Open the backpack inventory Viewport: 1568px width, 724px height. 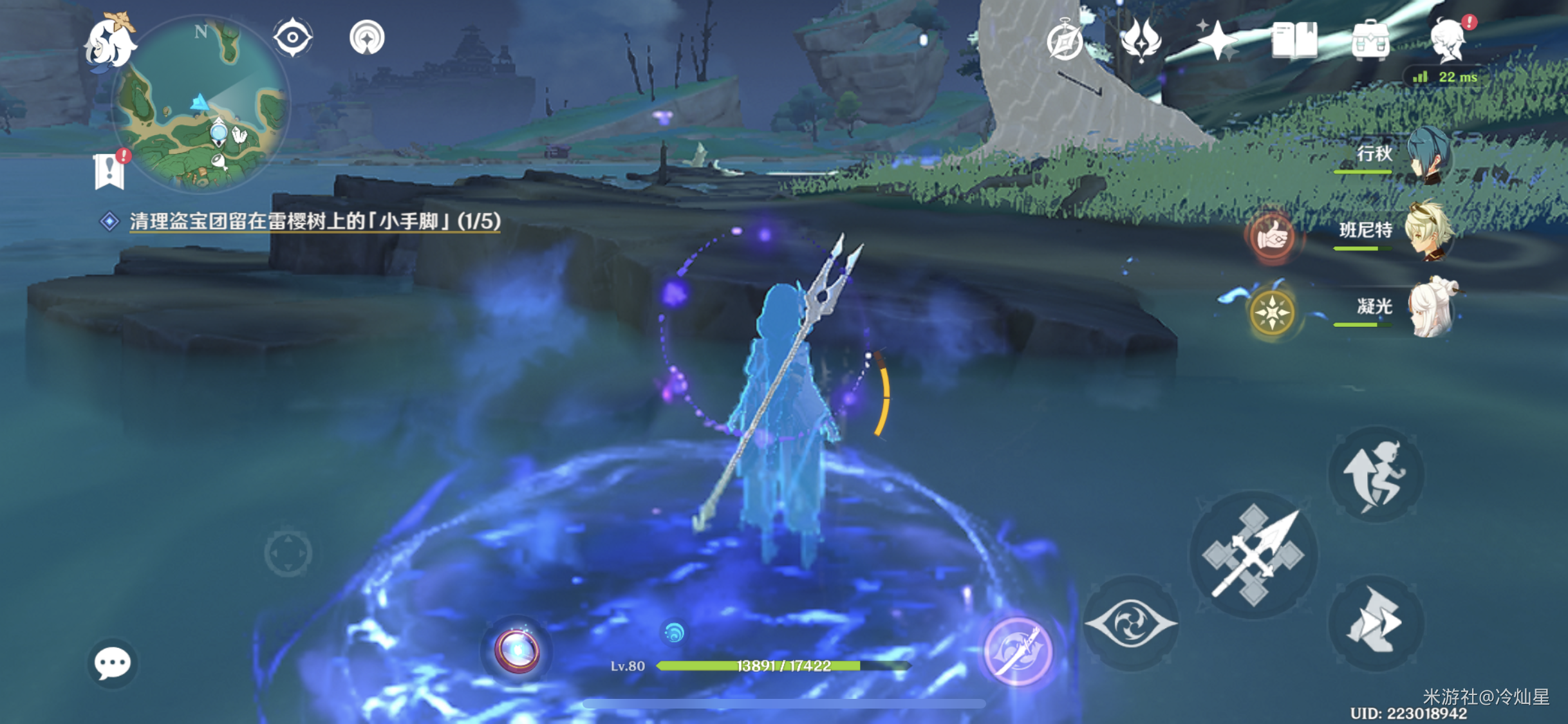tap(1370, 41)
